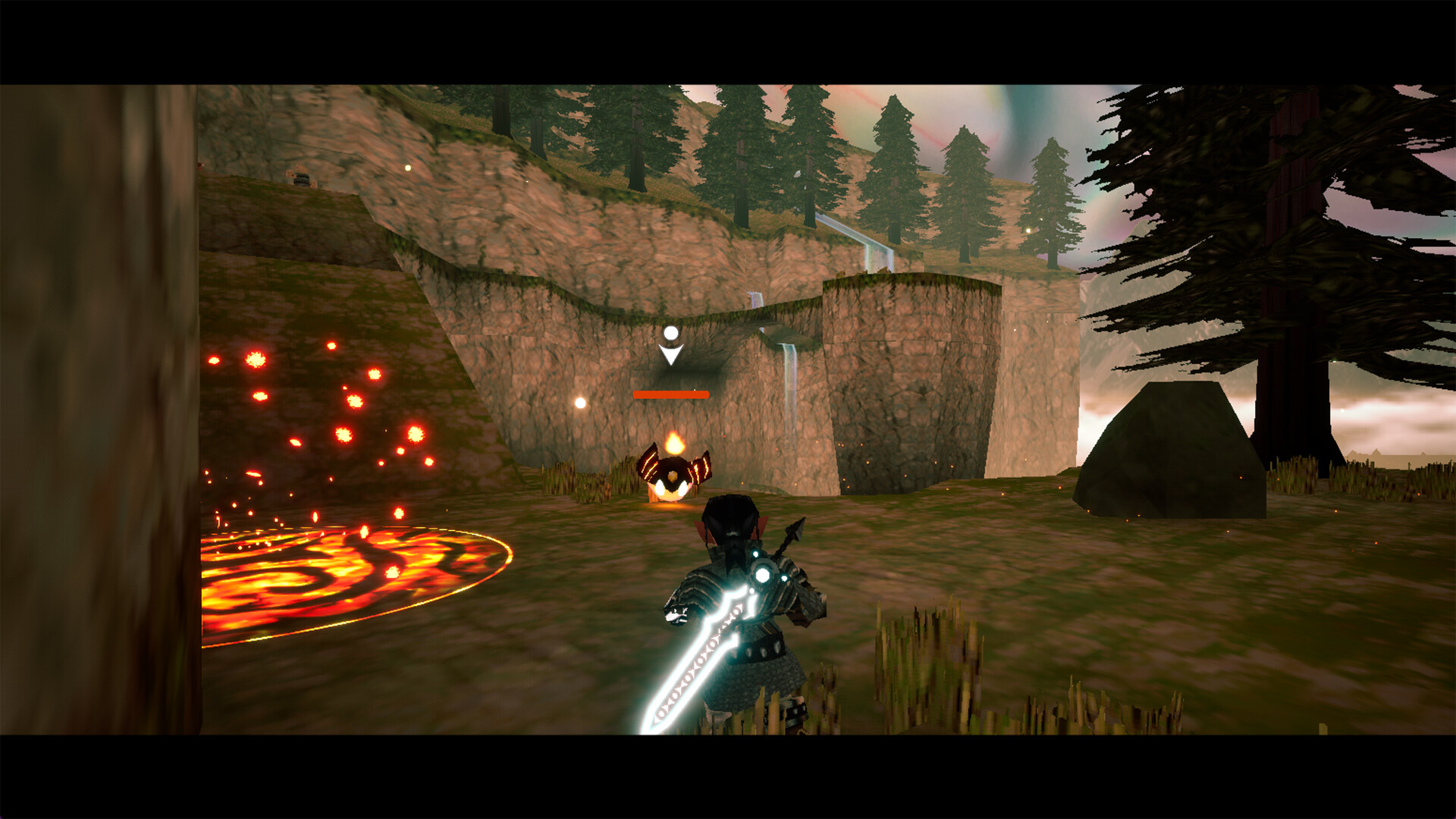Click the flame icon above the bat enemy
Screen dimensions: 1456x819
[x=673, y=444]
